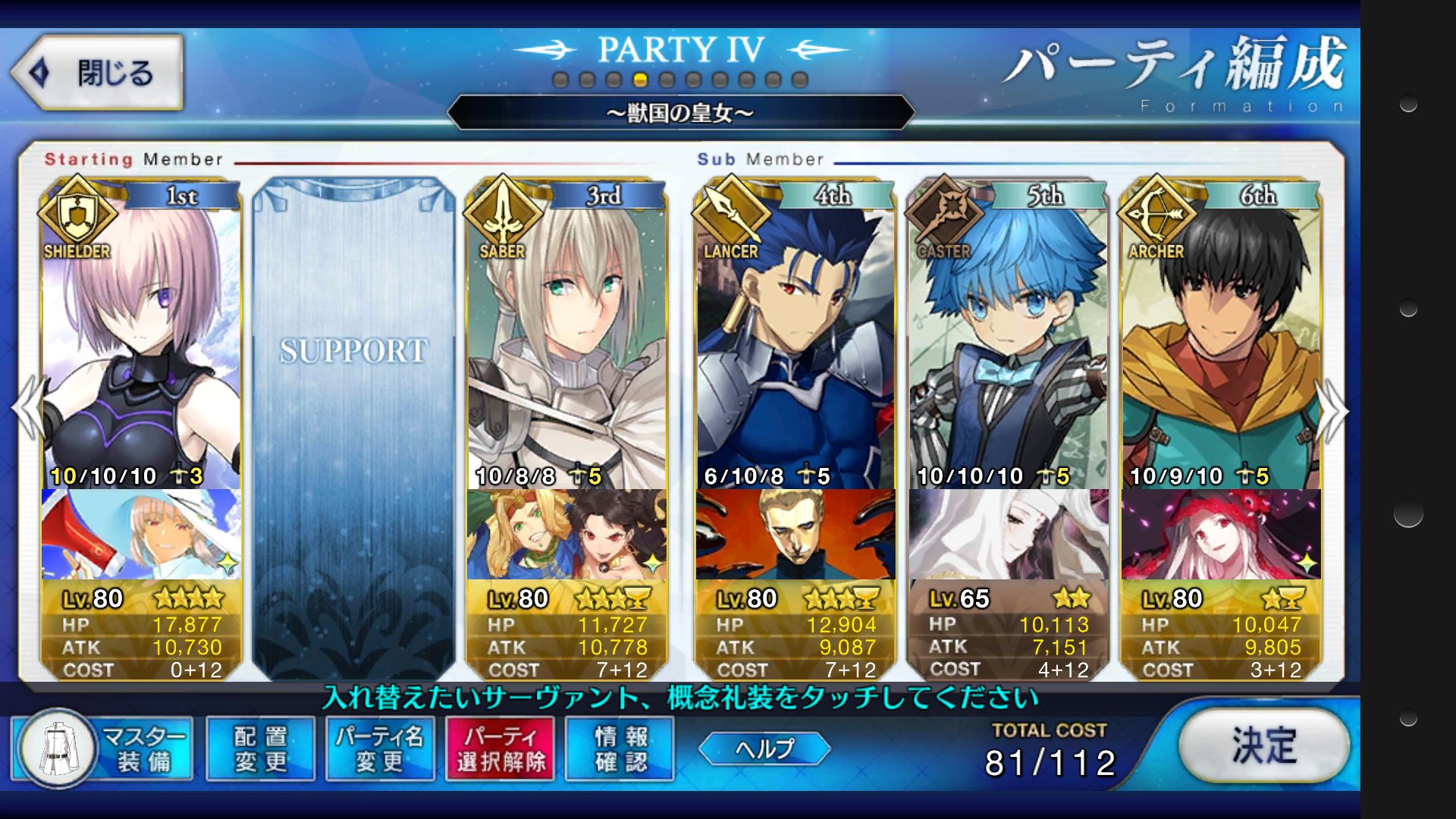Screen dimensions: 1456x819
Task: Change the Lancer's craft essence
Action: pos(795,535)
